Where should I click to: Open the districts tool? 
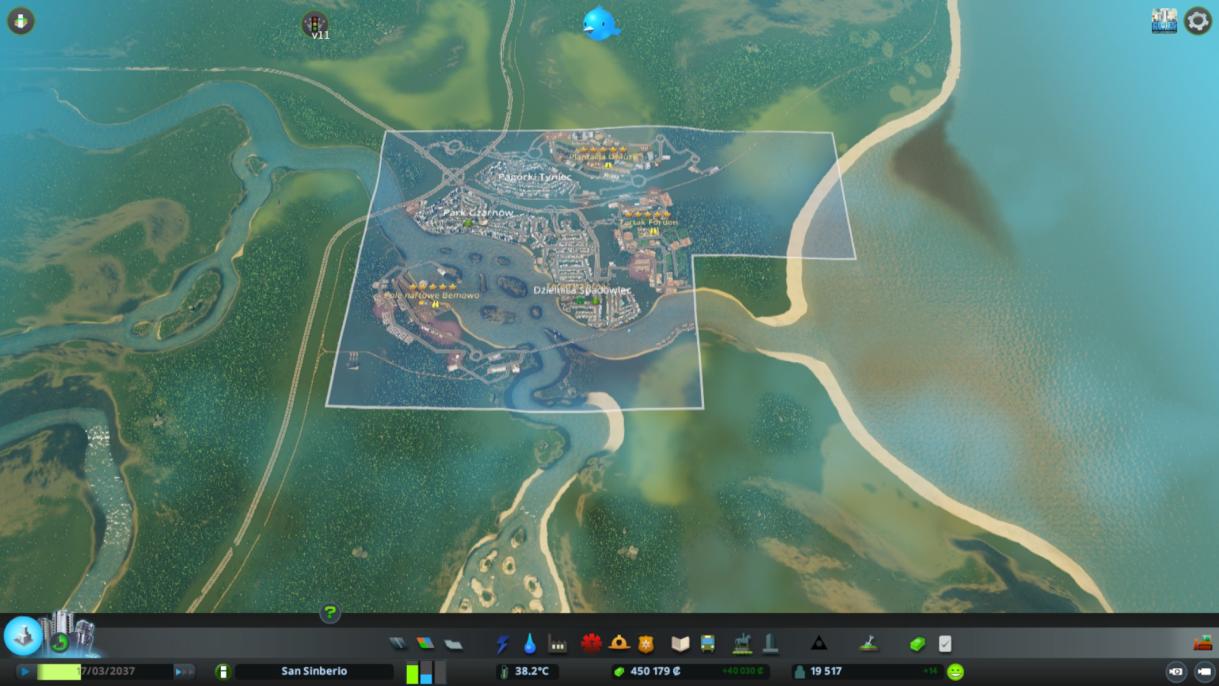point(453,643)
